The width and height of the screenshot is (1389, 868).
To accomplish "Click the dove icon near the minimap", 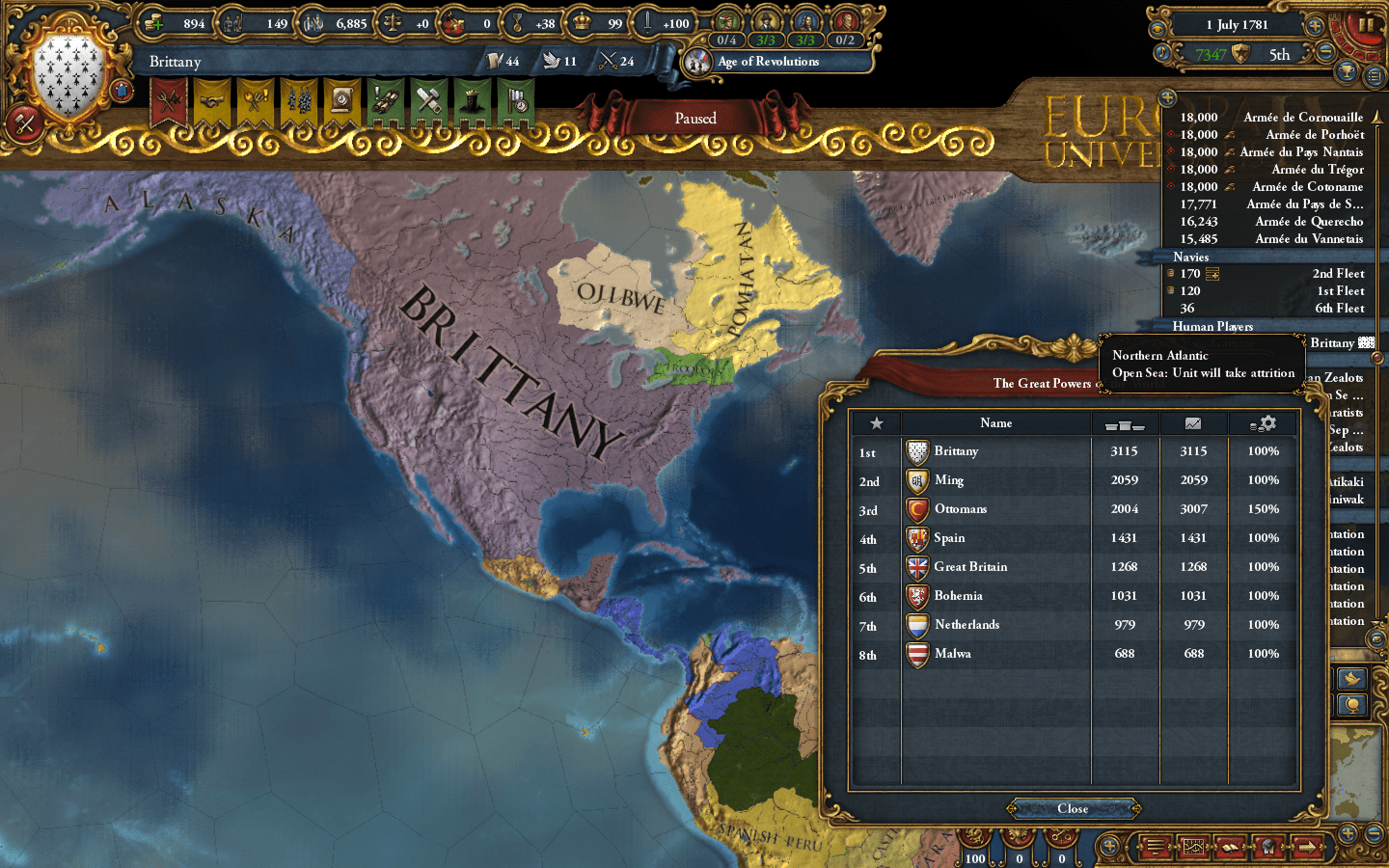I will 1352,679.
